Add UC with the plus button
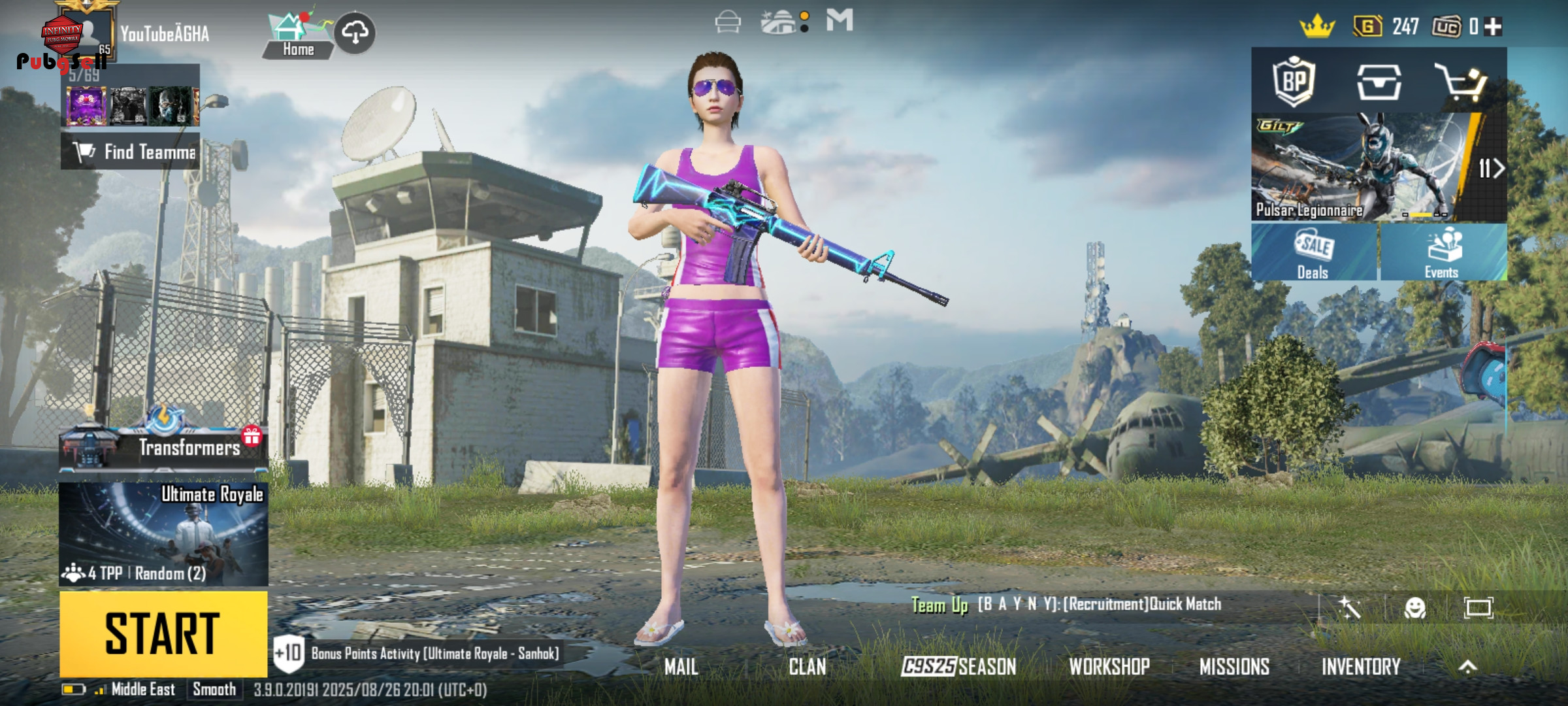The width and height of the screenshot is (1568, 706). click(x=1493, y=27)
